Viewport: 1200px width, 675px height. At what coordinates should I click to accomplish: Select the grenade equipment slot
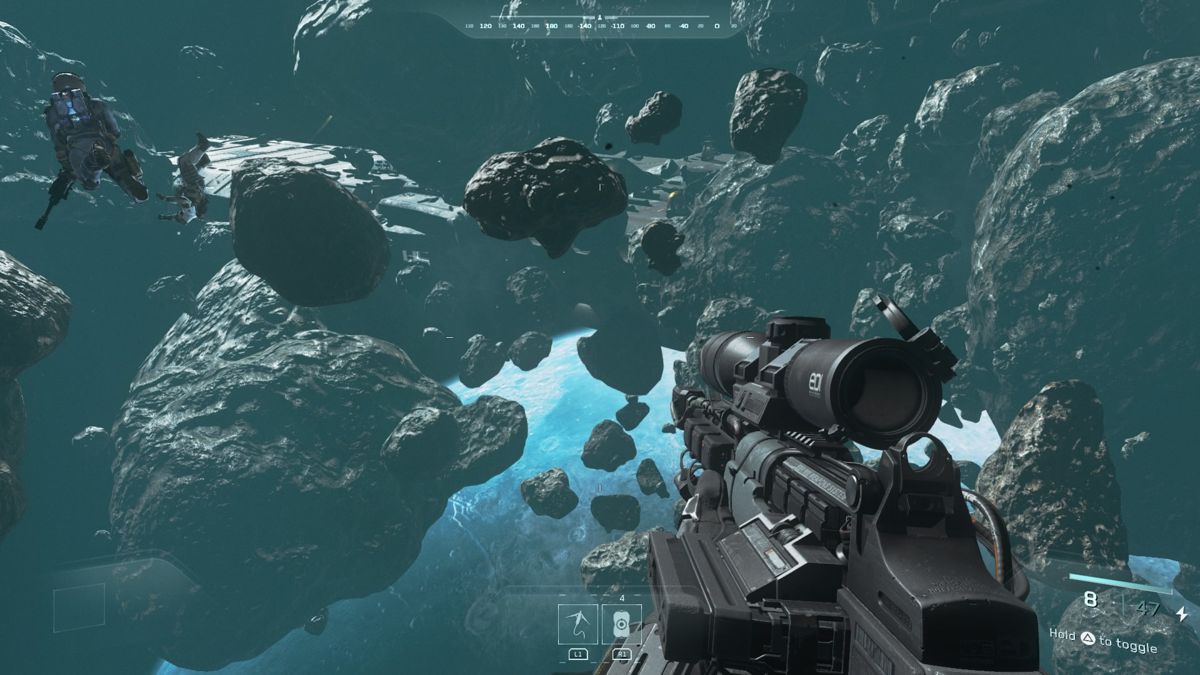click(x=621, y=624)
